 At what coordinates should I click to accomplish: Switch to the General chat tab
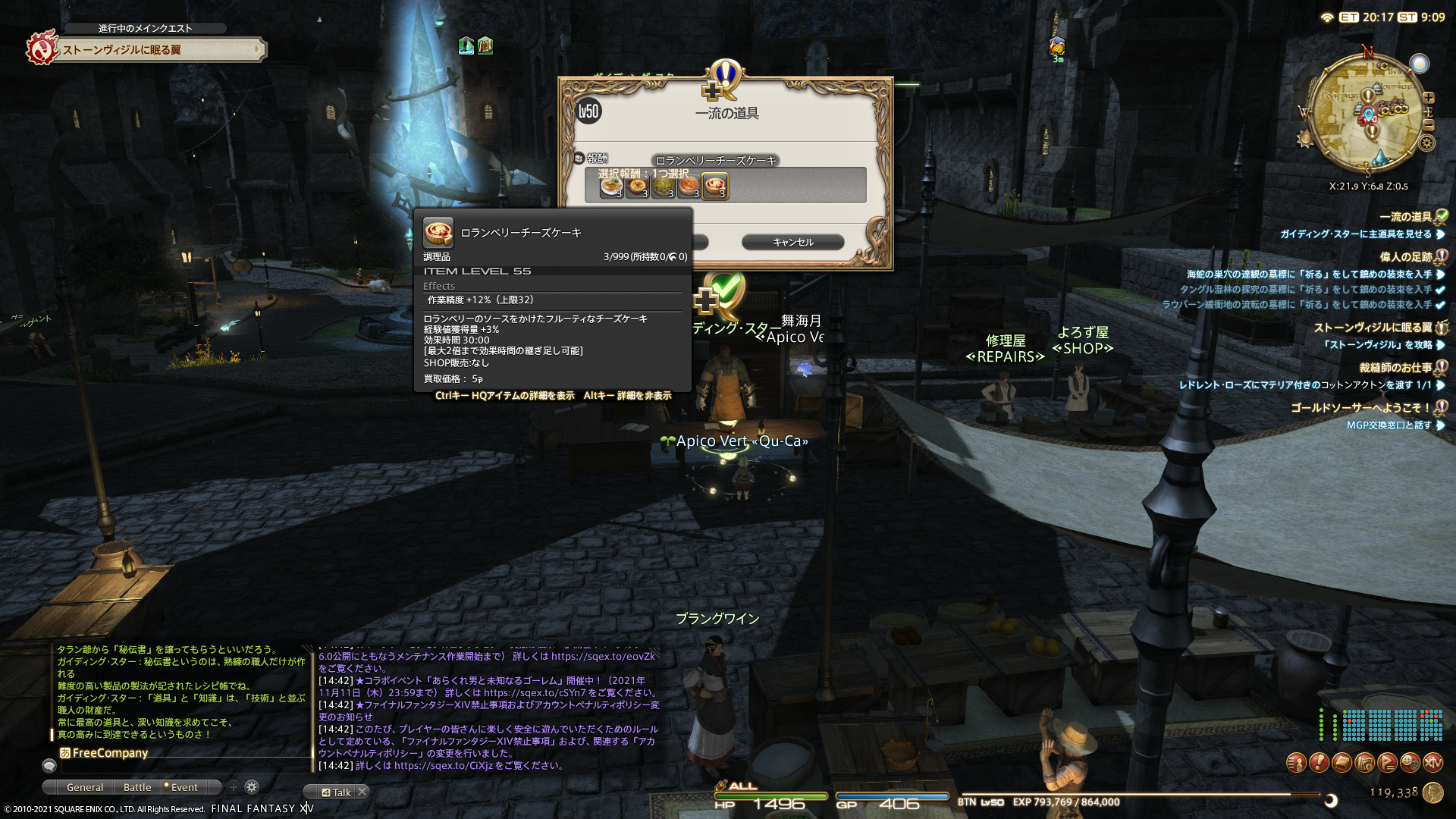tap(84, 787)
